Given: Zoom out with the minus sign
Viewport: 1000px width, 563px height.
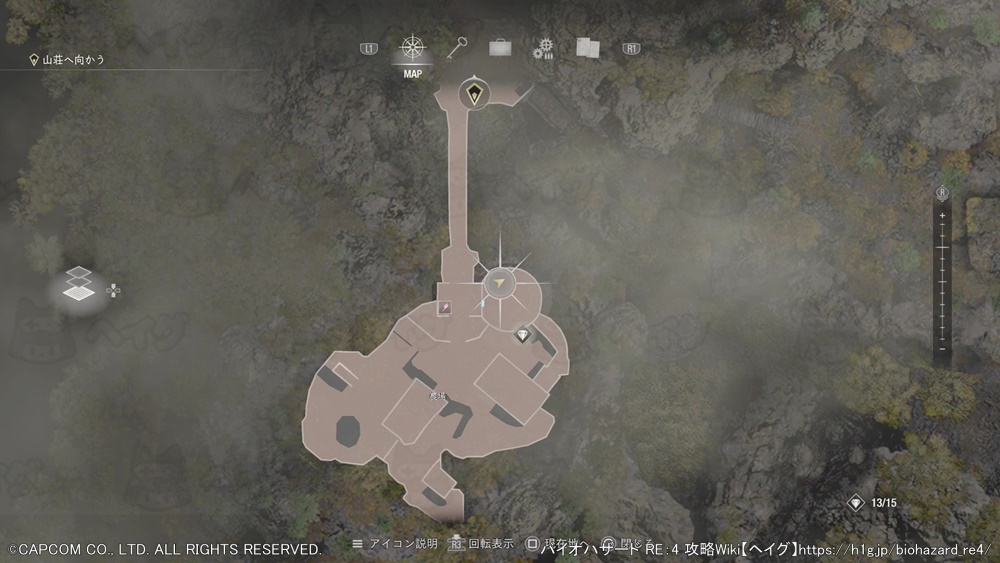Looking at the screenshot, I should 942,348.
